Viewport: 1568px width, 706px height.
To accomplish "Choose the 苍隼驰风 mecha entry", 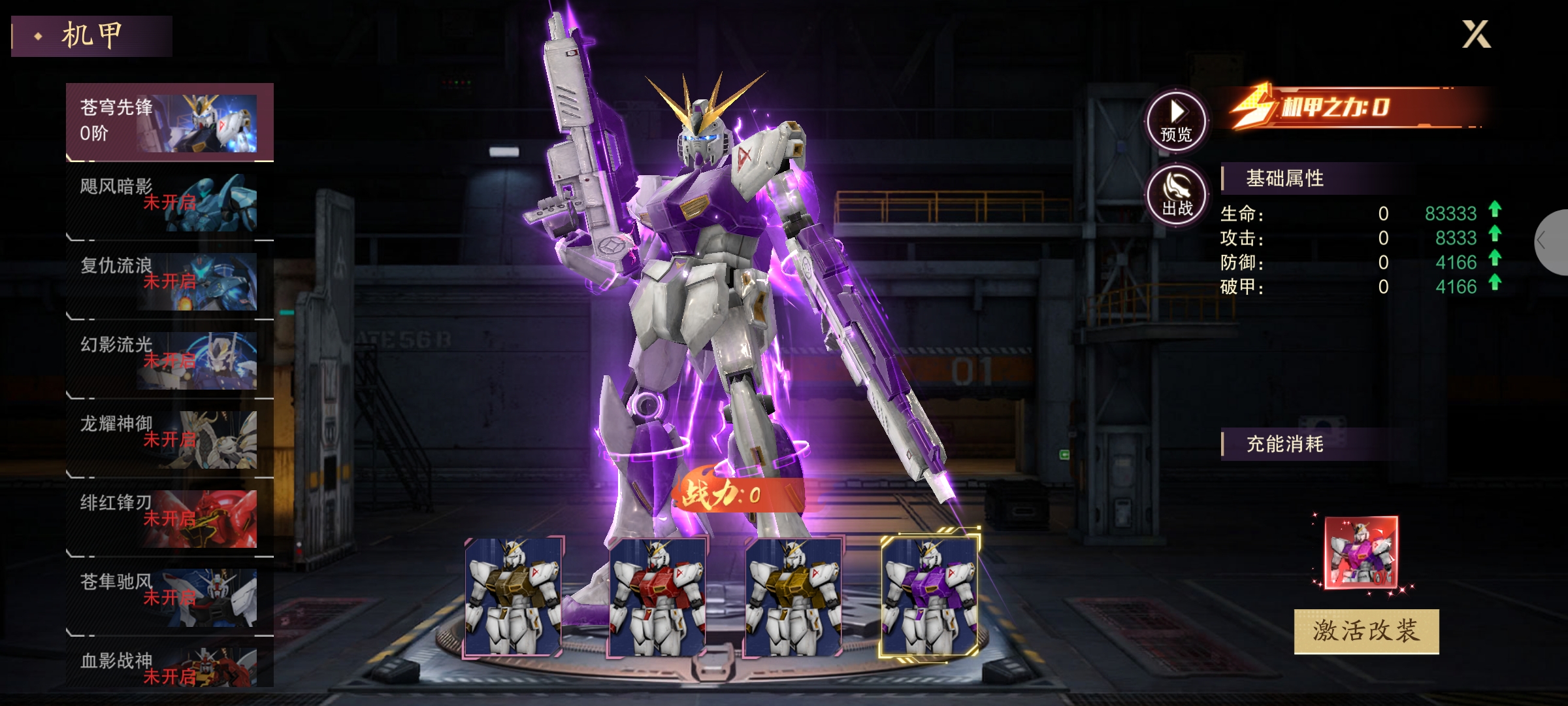I will tap(169, 597).
